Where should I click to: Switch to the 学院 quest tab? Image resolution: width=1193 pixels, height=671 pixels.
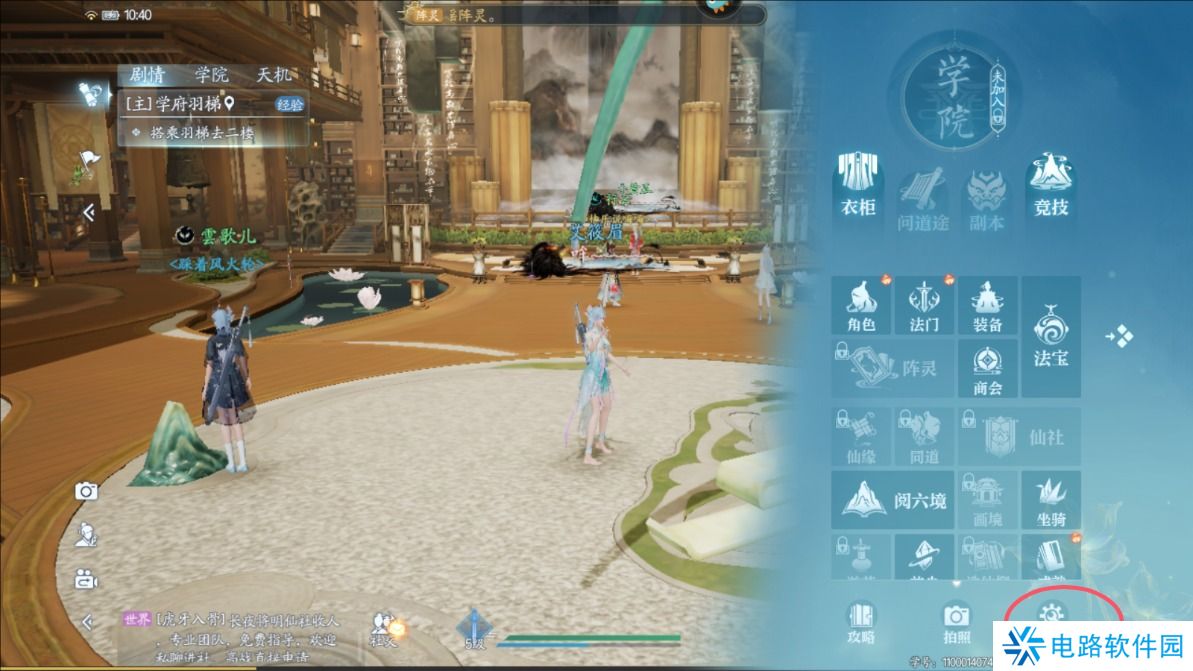[211, 75]
